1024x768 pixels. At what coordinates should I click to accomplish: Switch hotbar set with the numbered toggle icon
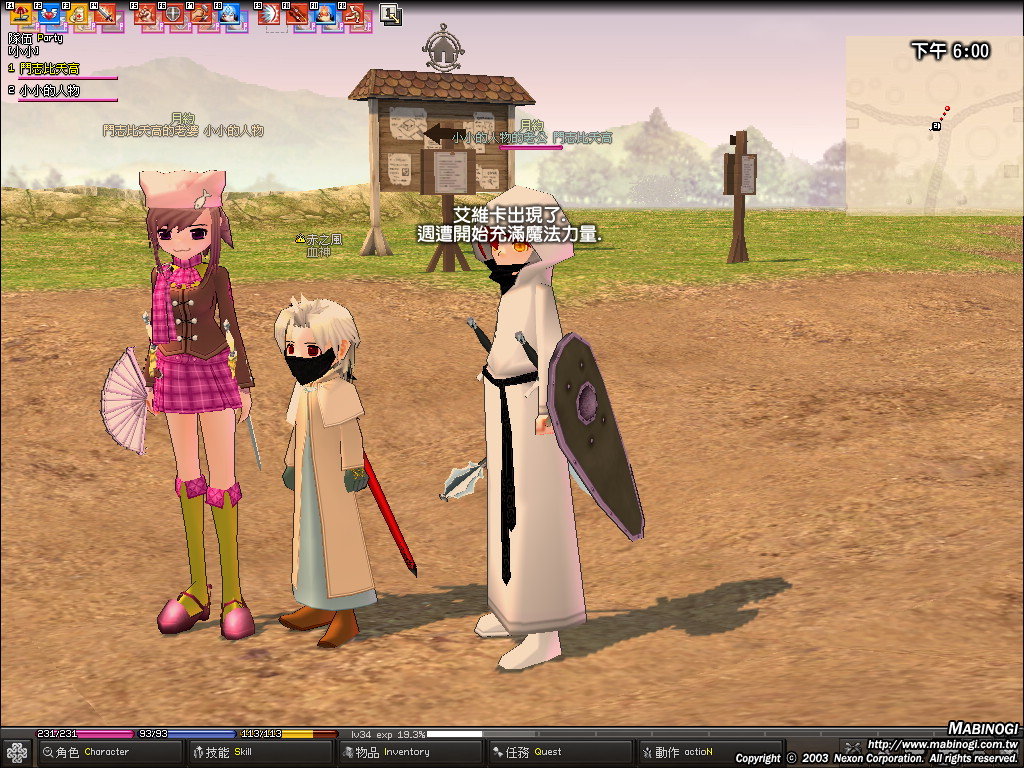390,15
